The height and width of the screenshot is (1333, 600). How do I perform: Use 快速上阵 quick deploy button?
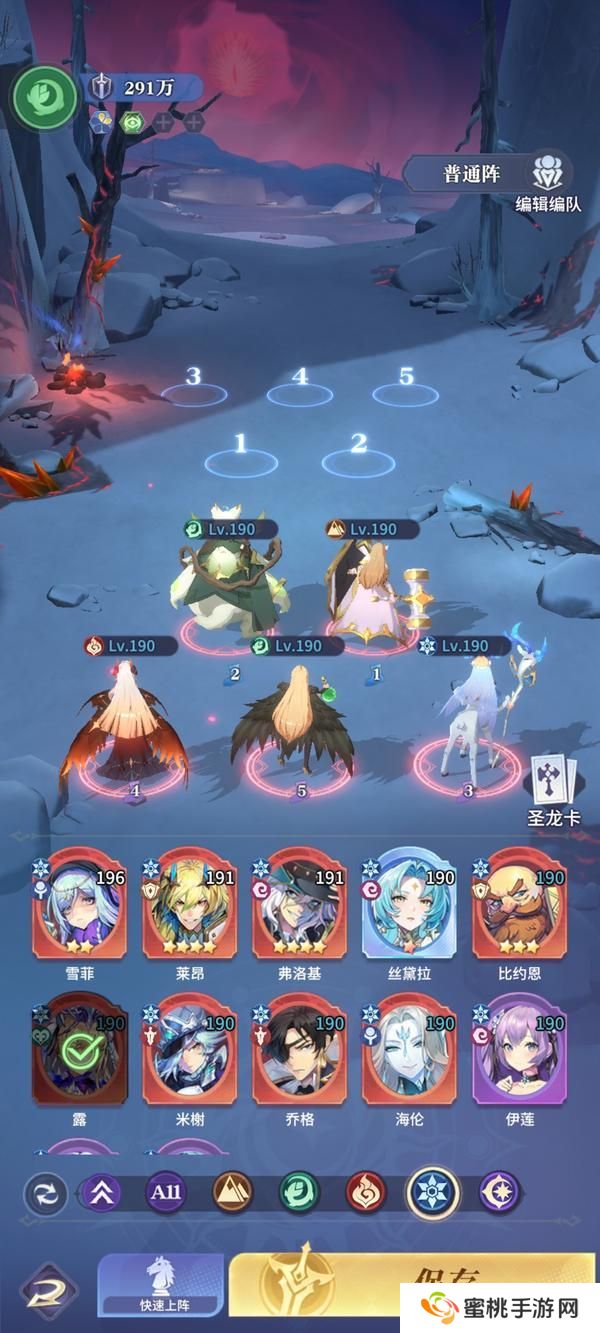[165, 1287]
